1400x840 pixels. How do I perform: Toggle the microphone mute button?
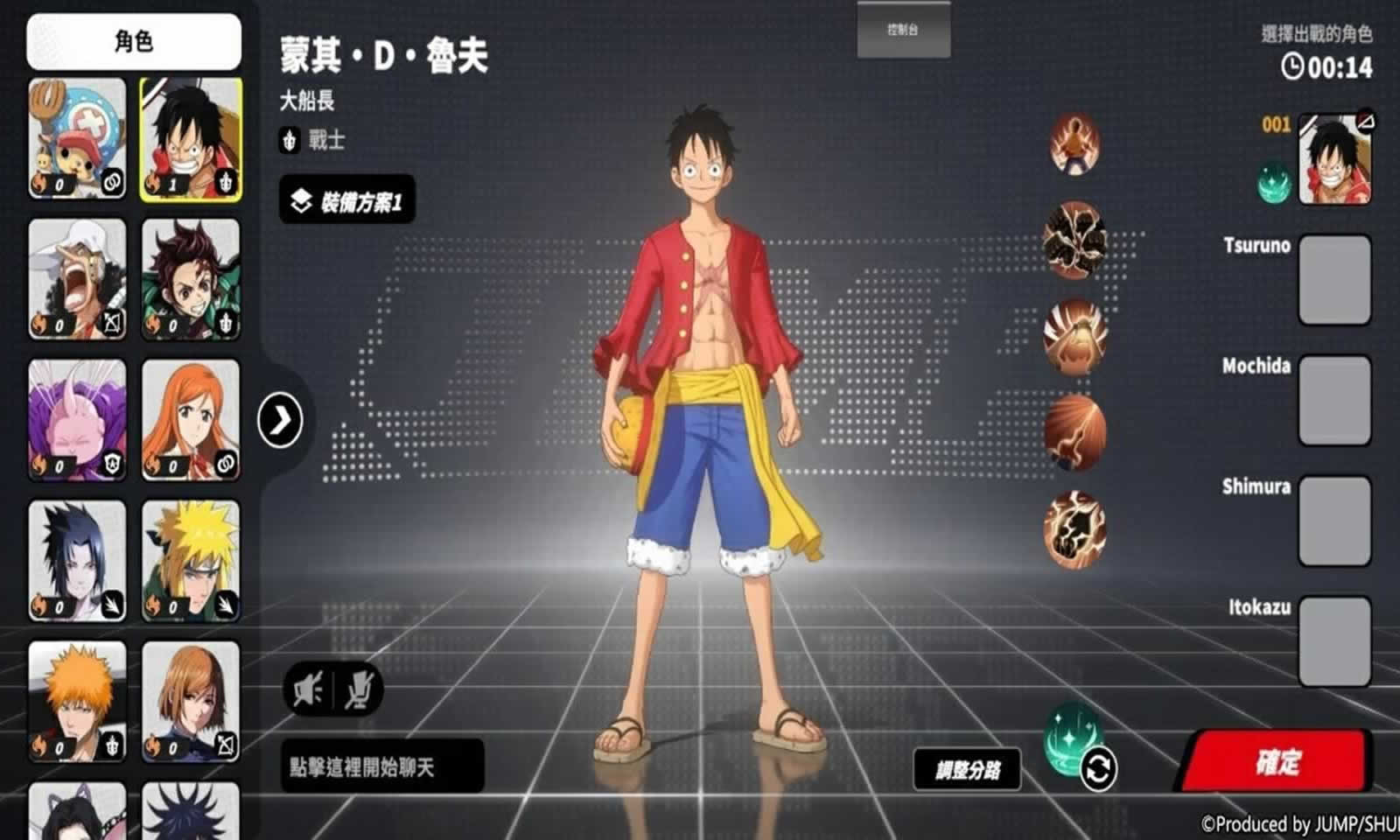[359, 691]
